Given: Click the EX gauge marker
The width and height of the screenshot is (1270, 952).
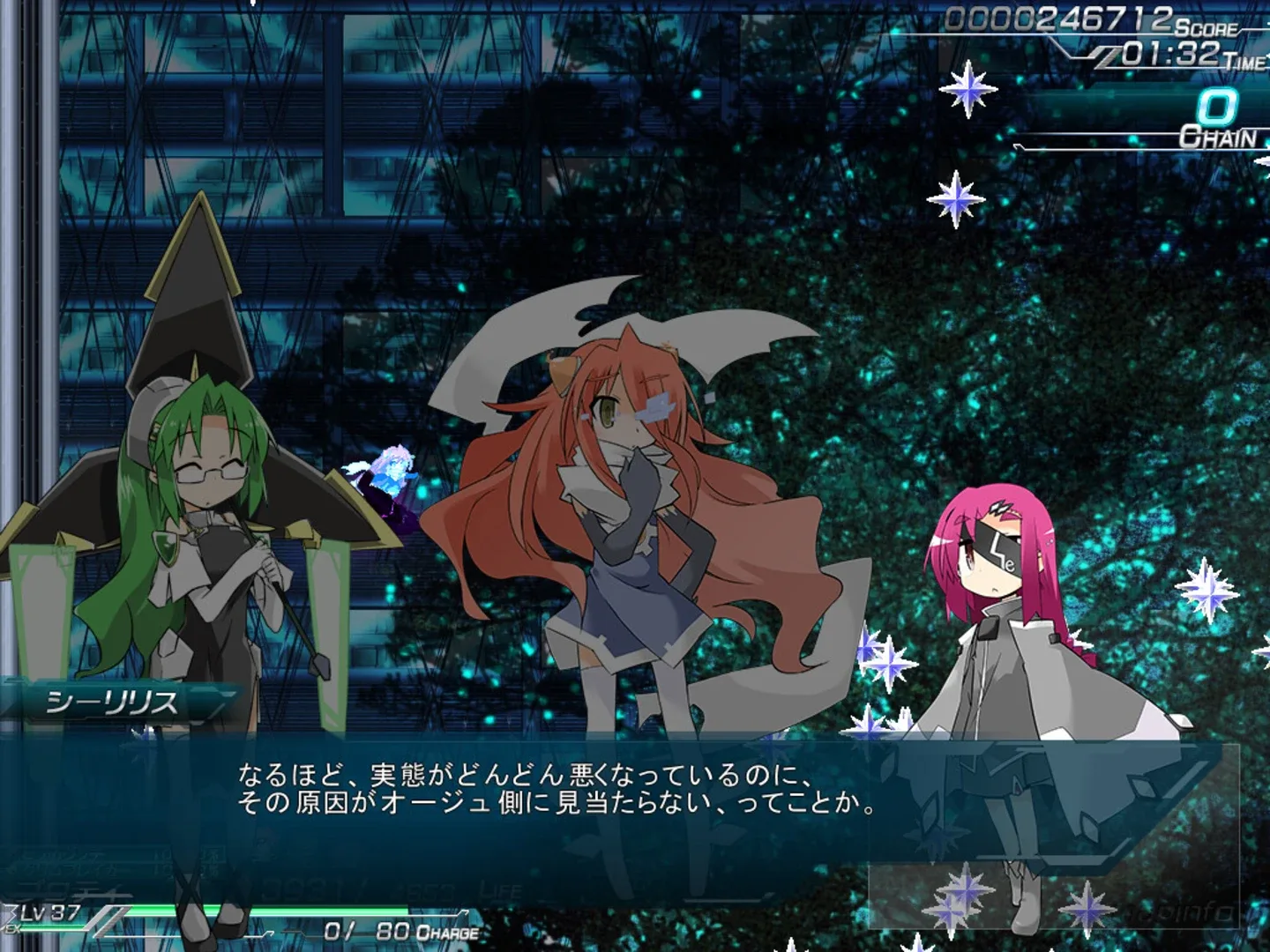Looking at the screenshot, I should (x=12, y=928).
